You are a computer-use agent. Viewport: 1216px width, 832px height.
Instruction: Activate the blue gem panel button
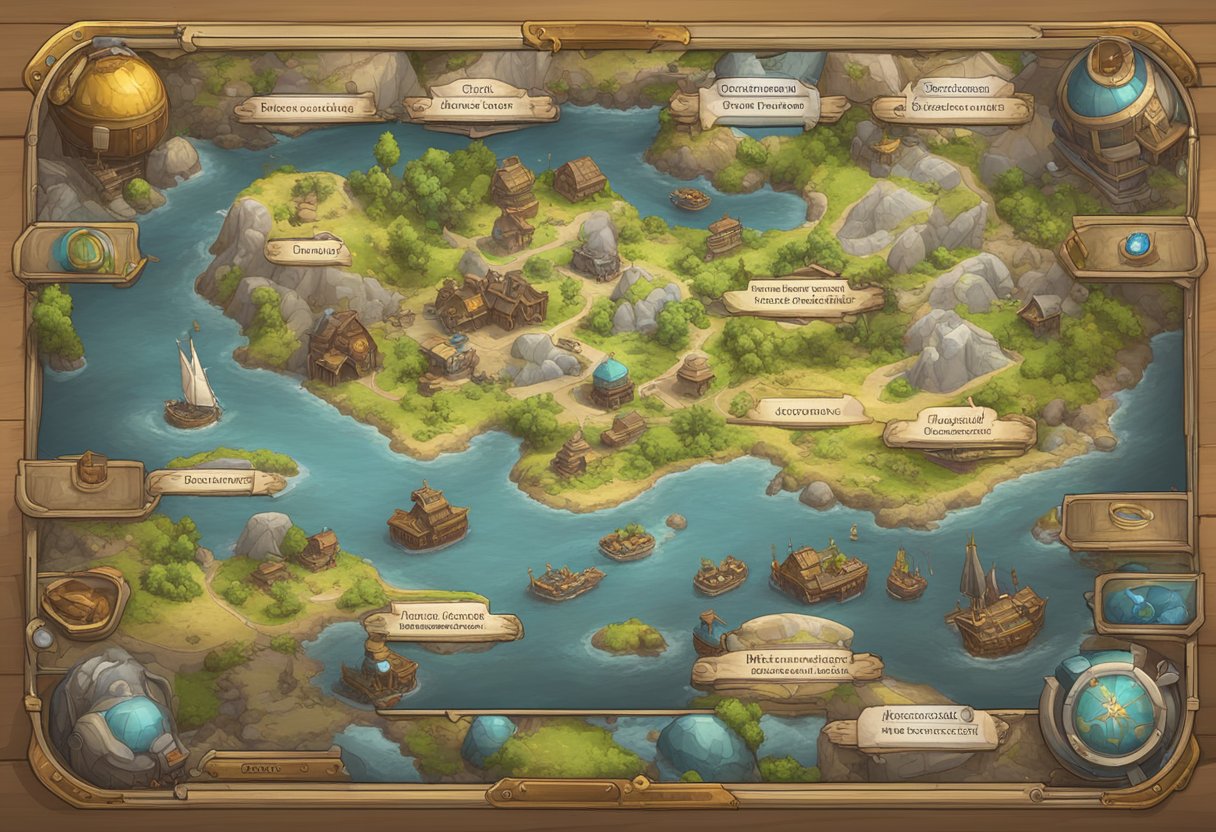[x=1134, y=246]
